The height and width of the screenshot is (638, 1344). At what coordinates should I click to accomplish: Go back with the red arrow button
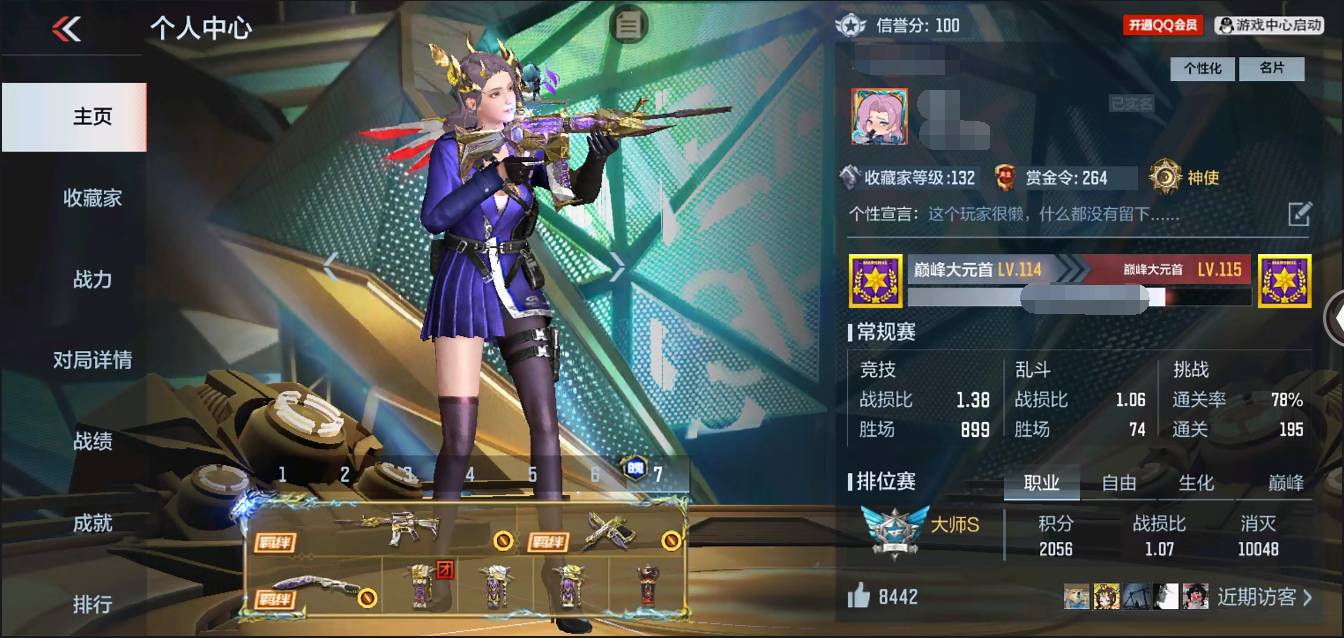[x=66, y=29]
